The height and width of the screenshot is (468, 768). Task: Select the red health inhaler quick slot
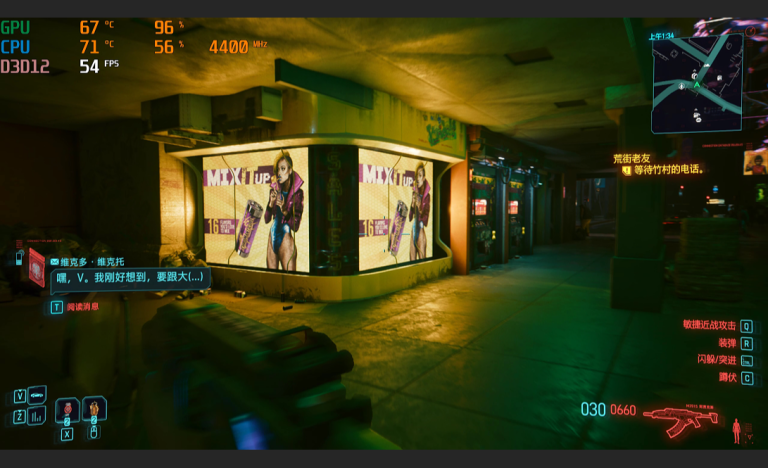67,409
